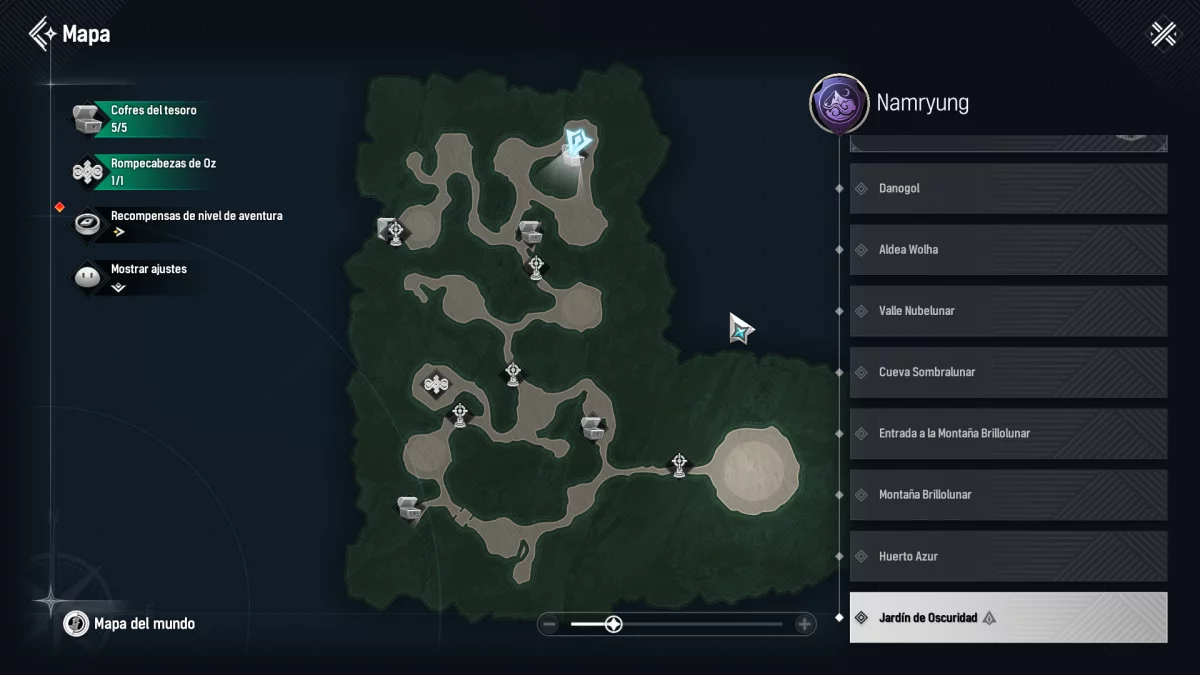
Task: Select Danogol from the area list
Action: point(1008,188)
